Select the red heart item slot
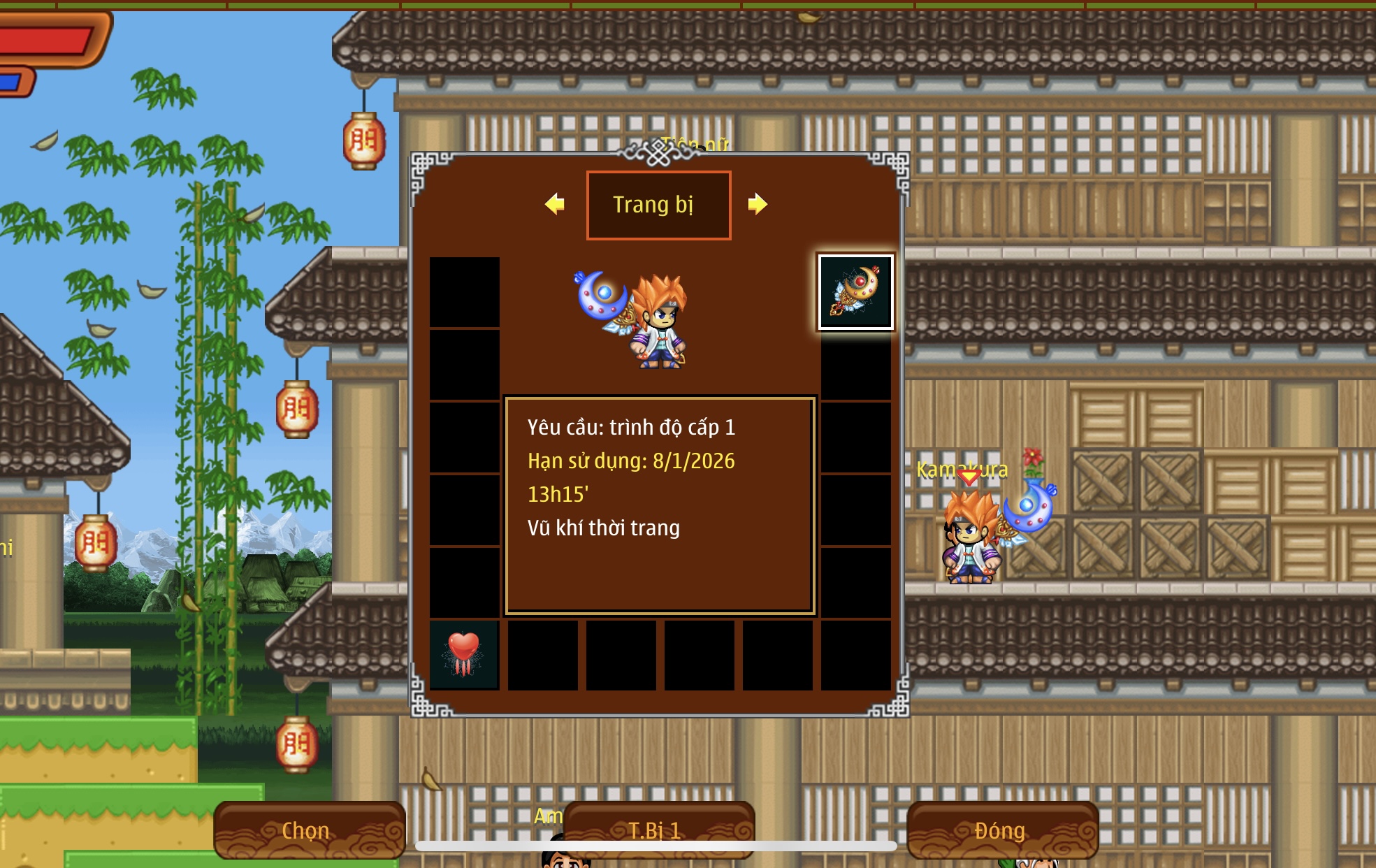 tap(464, 655)
